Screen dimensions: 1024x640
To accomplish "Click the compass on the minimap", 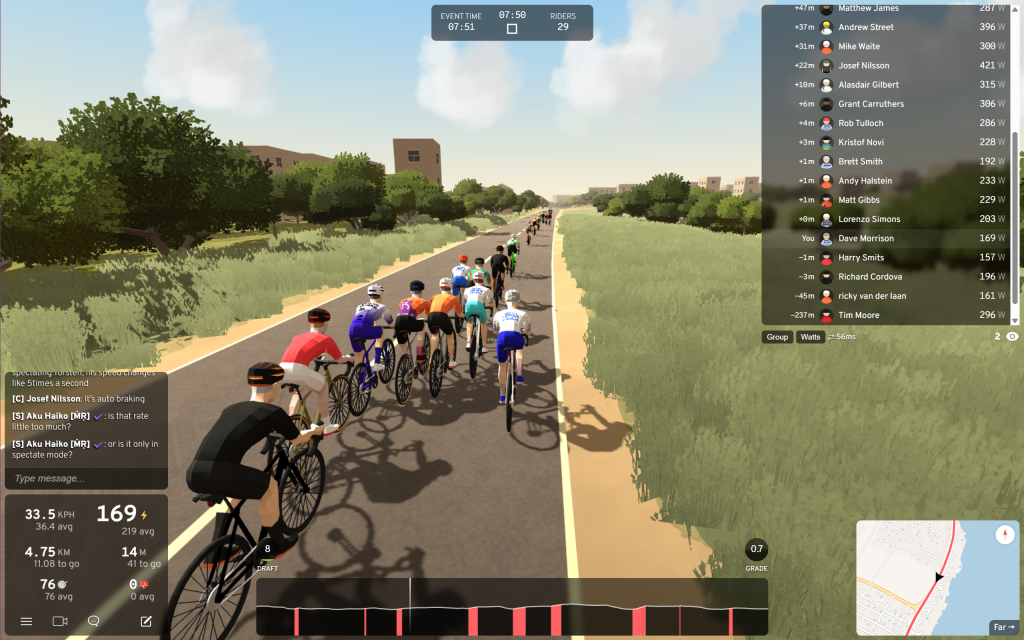I will [x=1005, y=535].
